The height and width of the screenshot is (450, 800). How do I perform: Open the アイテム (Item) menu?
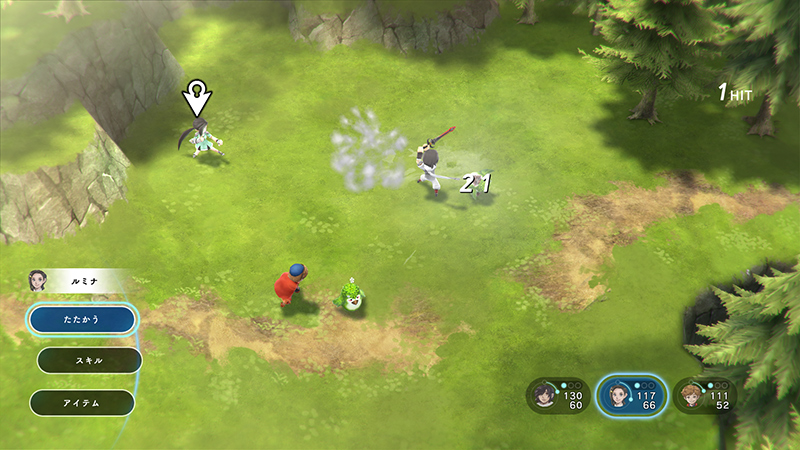click(x=82, y=402)
